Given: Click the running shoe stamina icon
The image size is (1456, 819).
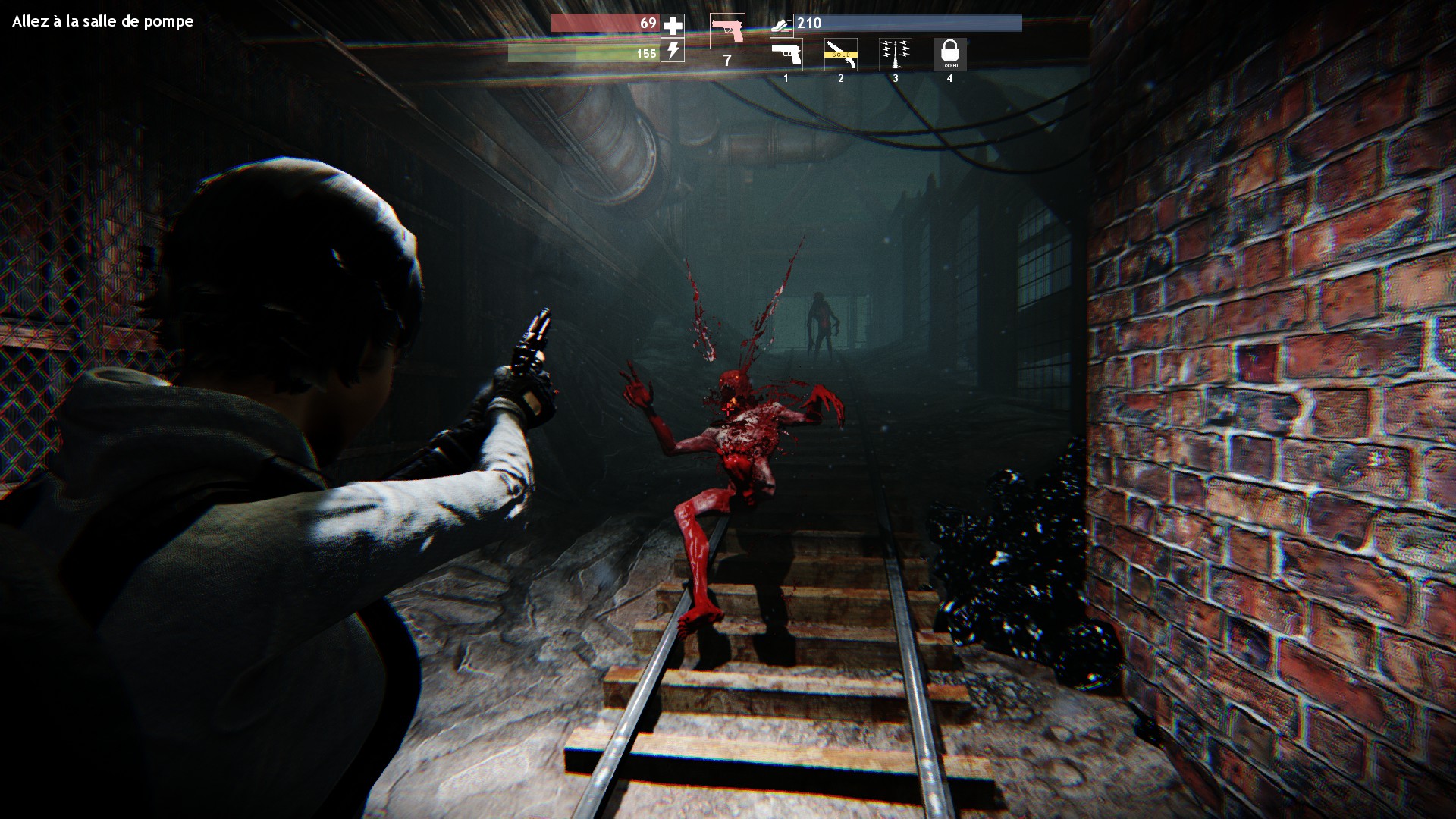Looking at the screenshot, I should pos(780,24).
